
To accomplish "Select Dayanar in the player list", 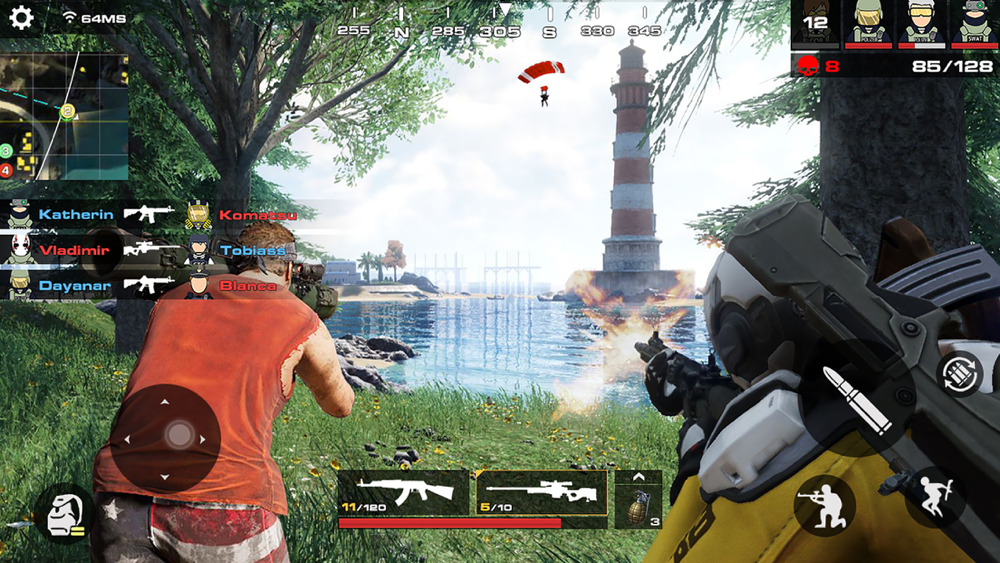I will (x=75, y=286).
